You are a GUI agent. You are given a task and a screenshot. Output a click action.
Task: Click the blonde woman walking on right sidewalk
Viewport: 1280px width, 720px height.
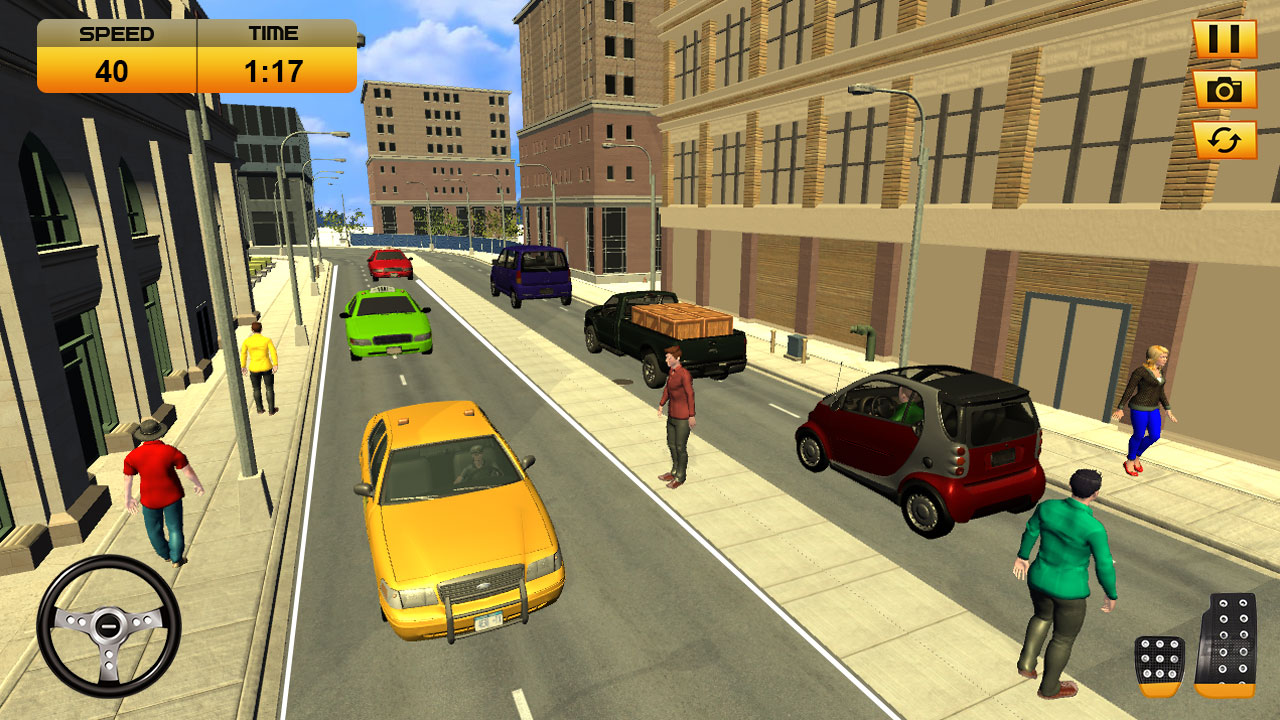1150,400
